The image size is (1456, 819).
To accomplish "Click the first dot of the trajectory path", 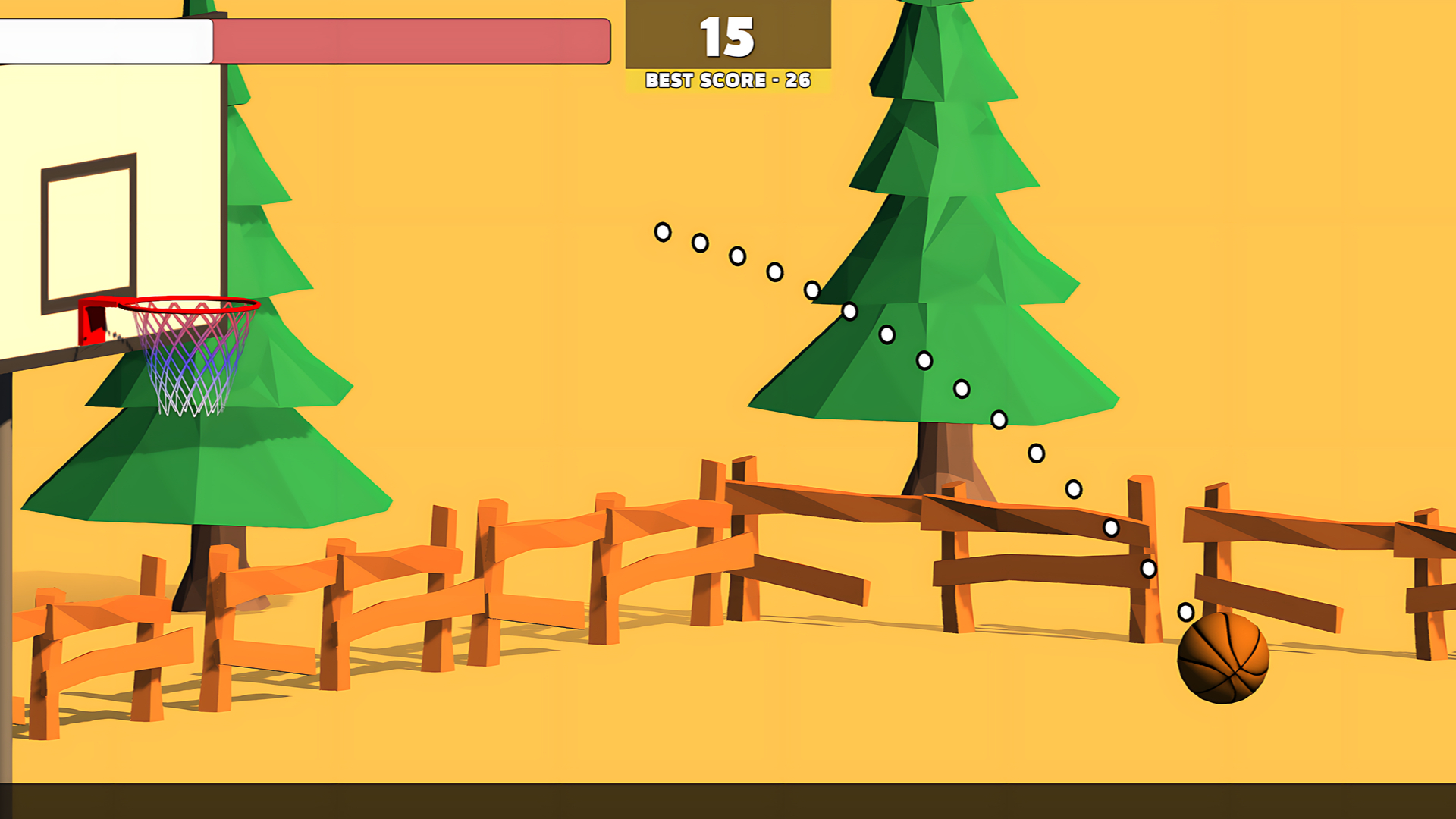I will 662,233.
